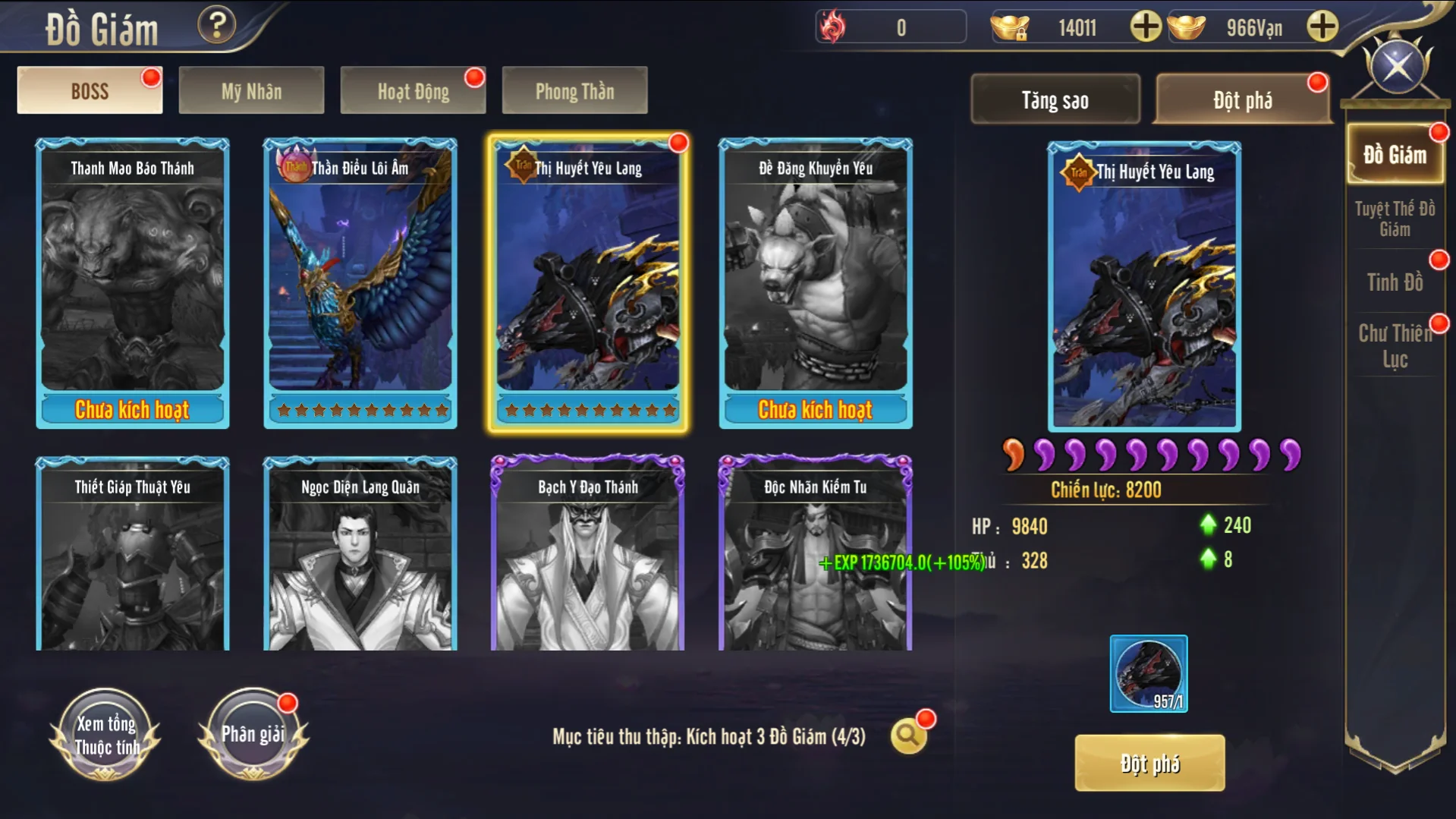Select the Thanh Mao Bảo Thánh card
Image resolution: width=1456 pixels, height=819 pixels.
(x=133, y=282)
